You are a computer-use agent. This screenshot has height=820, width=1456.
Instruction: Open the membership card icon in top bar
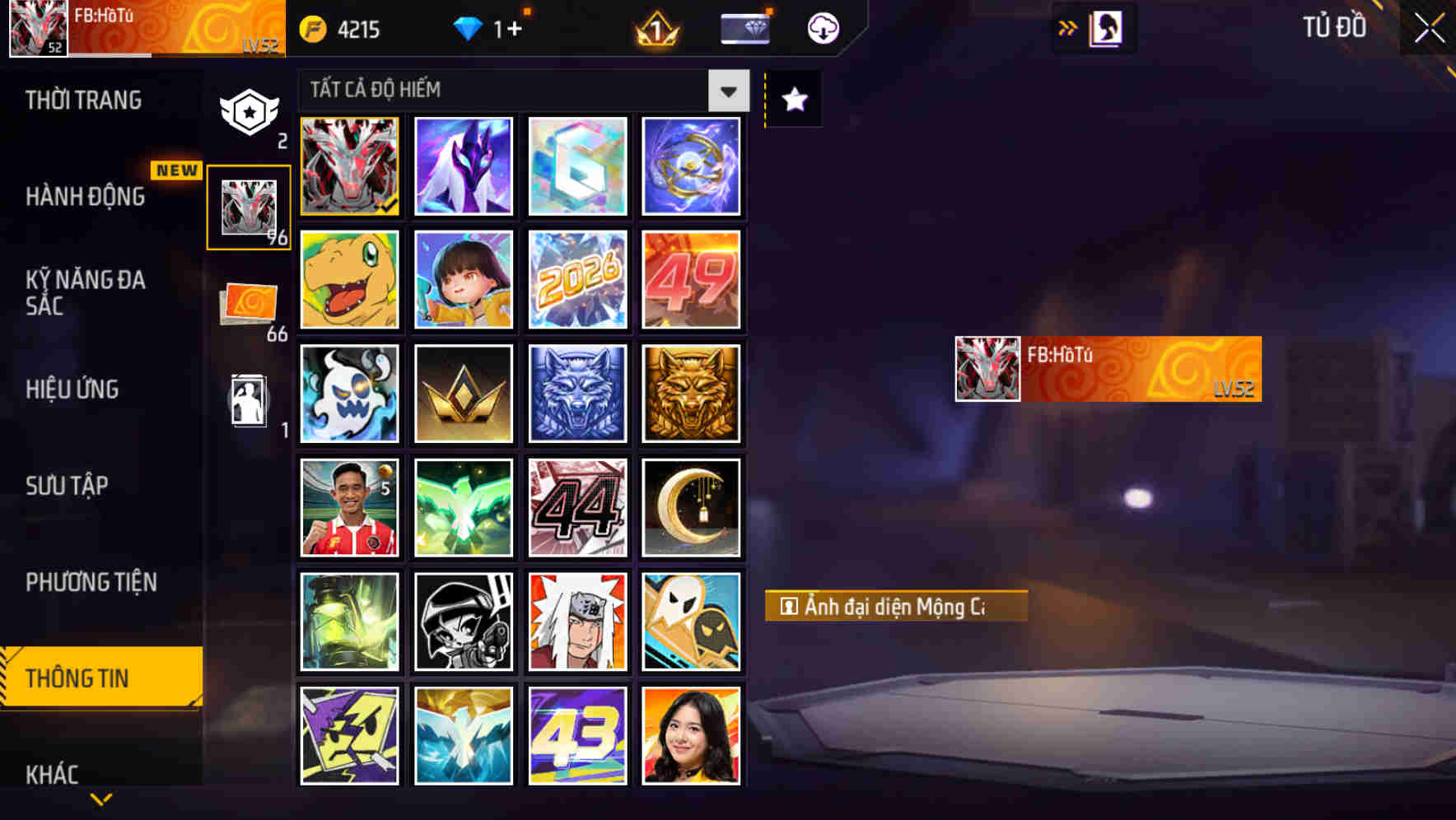point(744,27)
